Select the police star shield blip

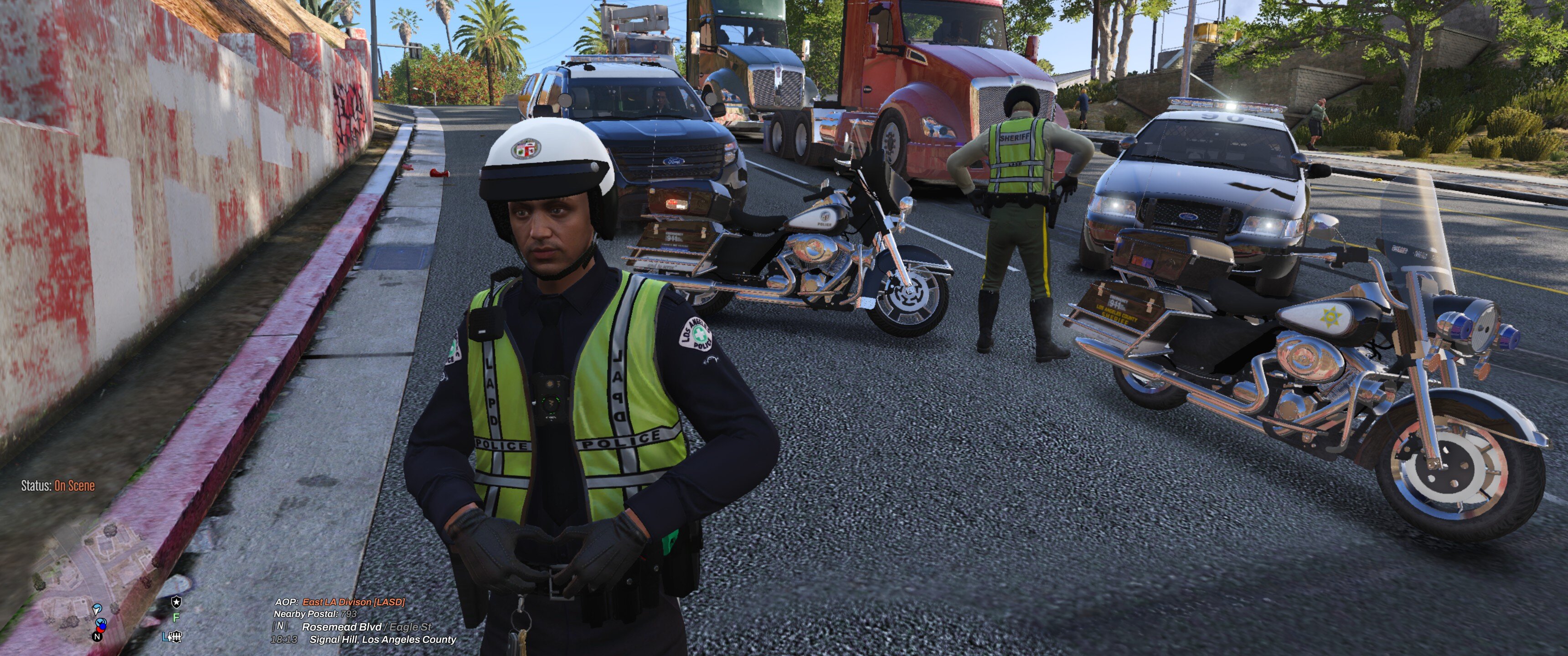(176, 602)
